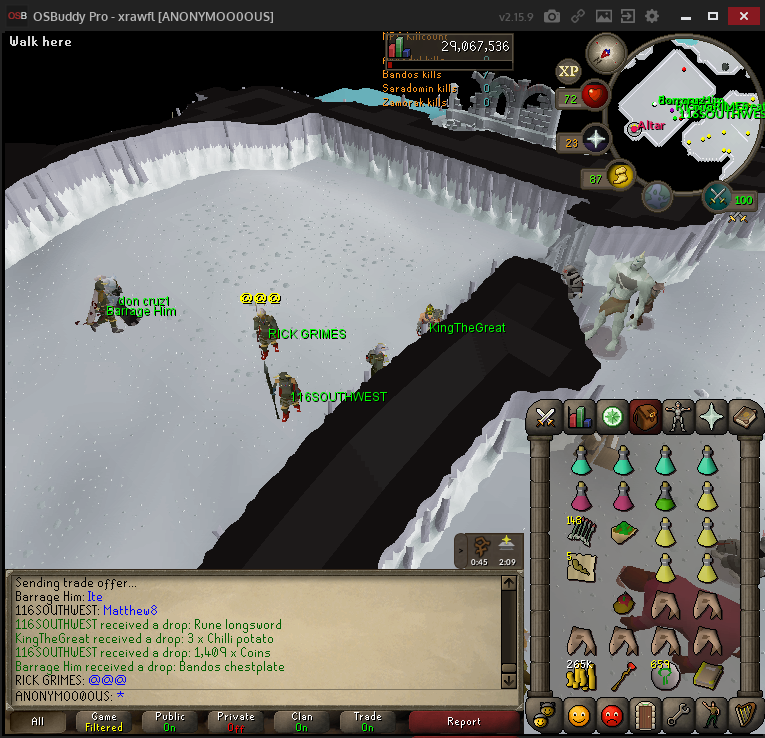765x738 pixels.
Task: Toggle run with the energy orb
Action: pyautogui.click(x=620, y=177)
